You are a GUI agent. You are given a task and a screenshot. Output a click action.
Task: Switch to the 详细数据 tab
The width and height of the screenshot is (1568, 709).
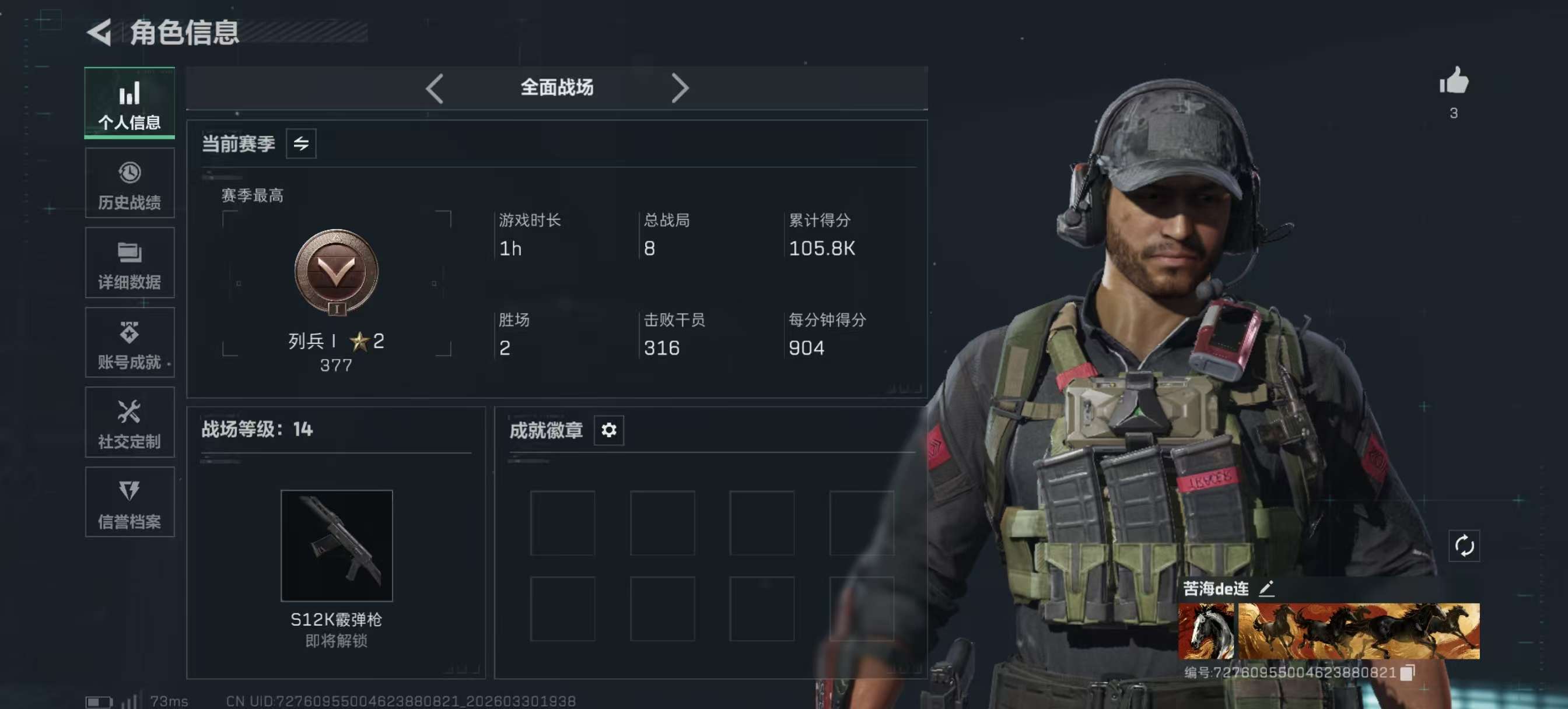tap(129, 263)
